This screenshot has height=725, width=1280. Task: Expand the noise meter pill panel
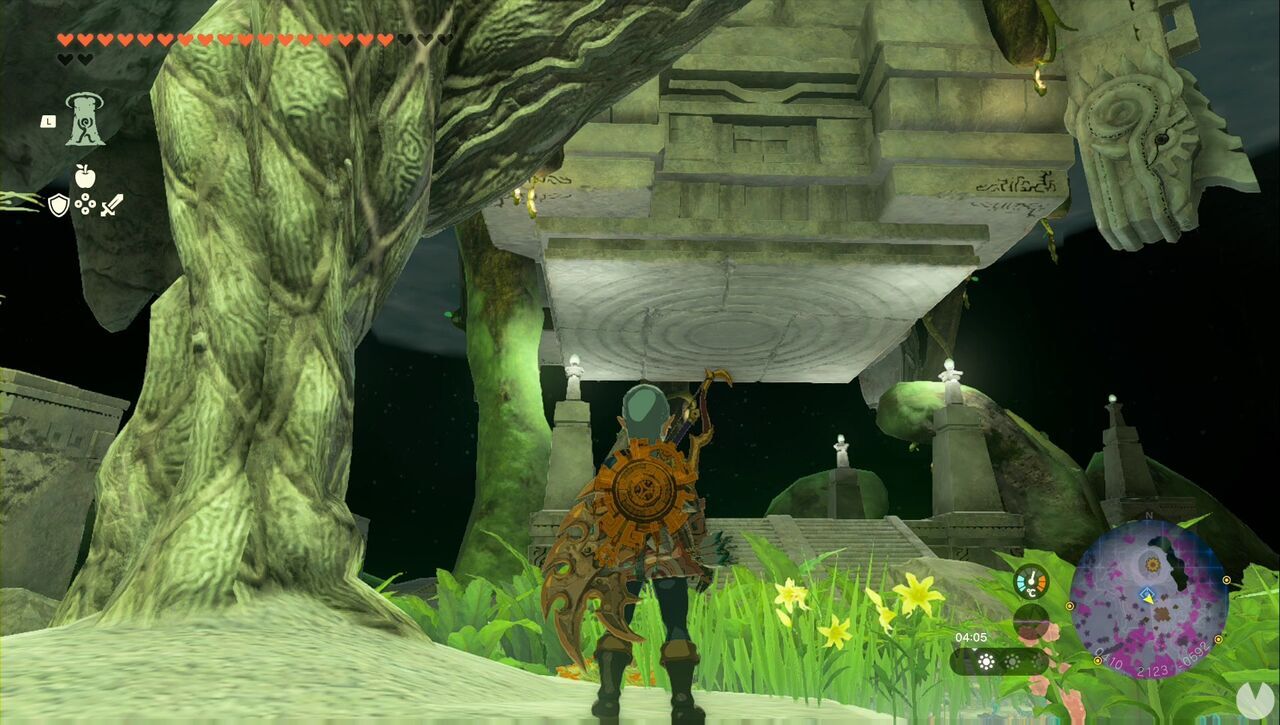[x=1000, y=661]
